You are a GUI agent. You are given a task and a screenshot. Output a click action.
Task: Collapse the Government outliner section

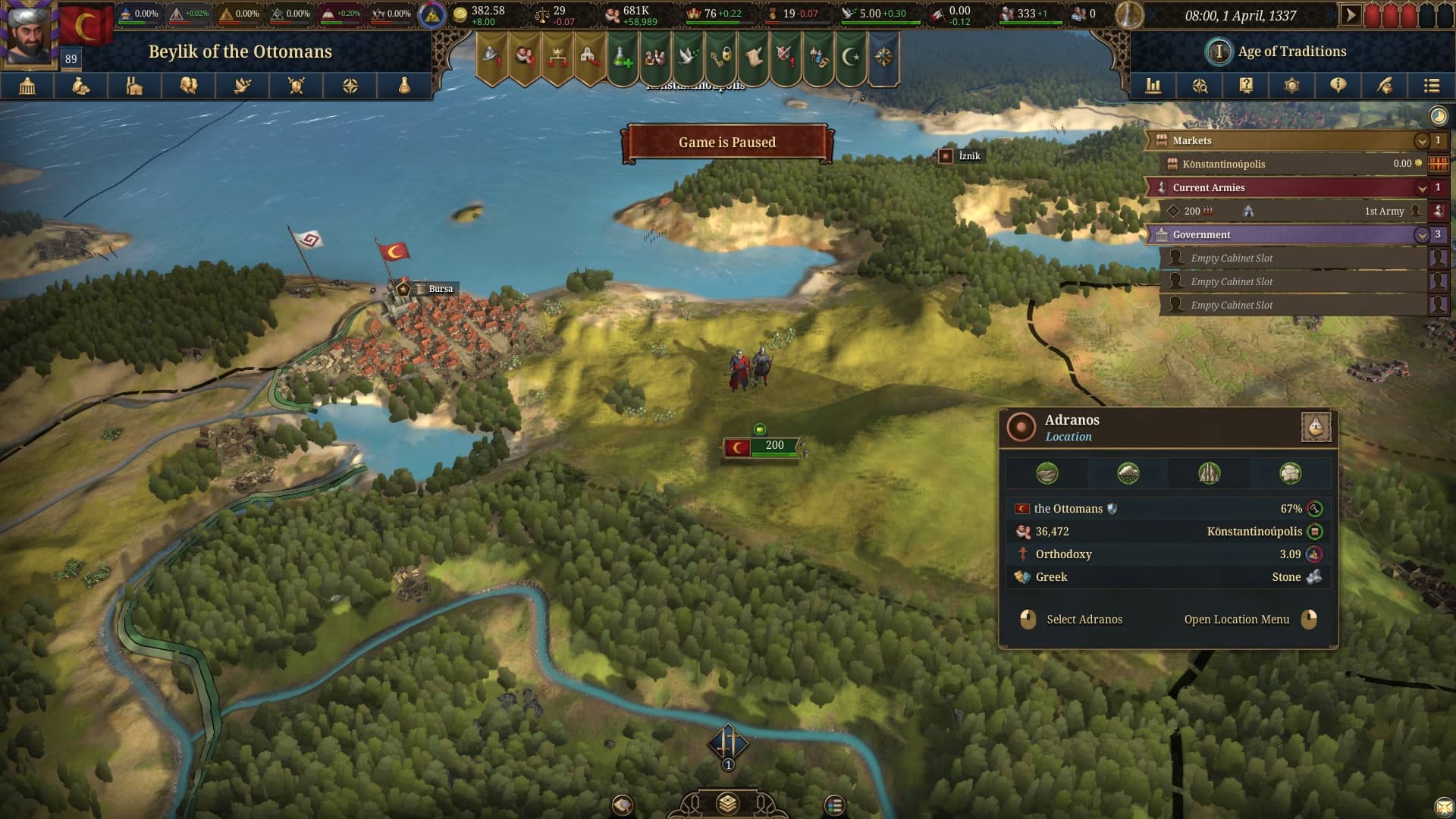point(1421,235)
